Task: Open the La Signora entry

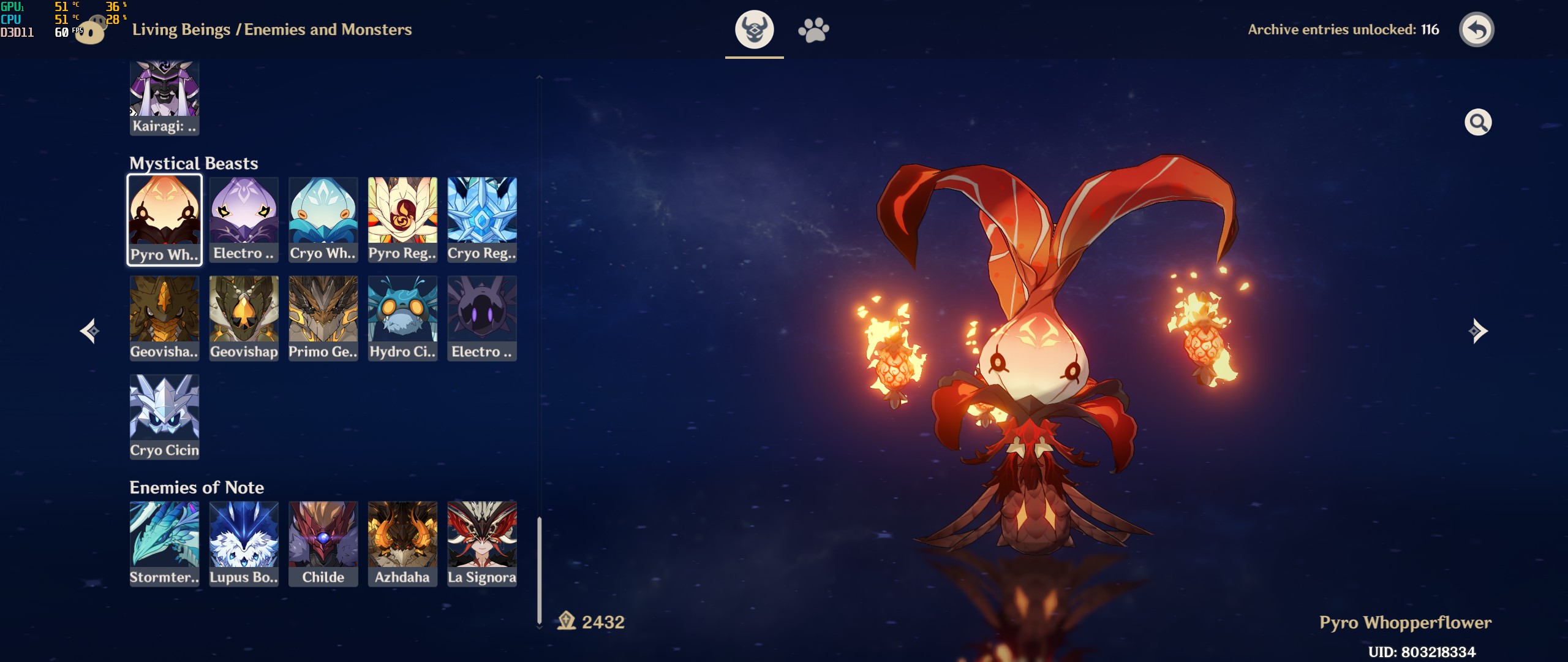Action: [x=482, y=544]
